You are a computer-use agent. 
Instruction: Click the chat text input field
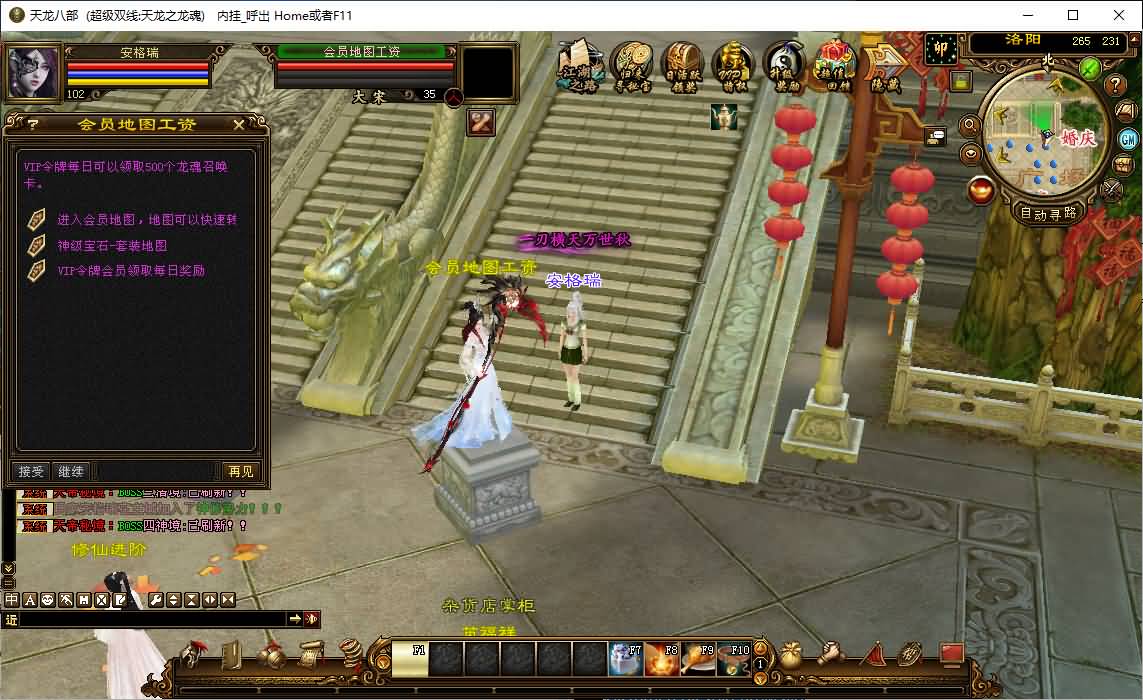[x=152, y=620]
